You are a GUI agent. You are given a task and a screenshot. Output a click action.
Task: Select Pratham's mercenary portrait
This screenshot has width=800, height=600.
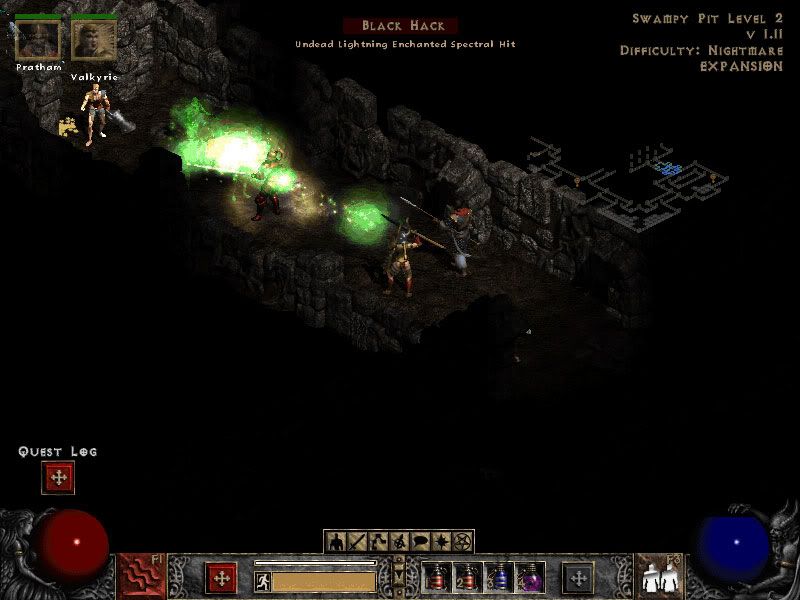point(39,40)
